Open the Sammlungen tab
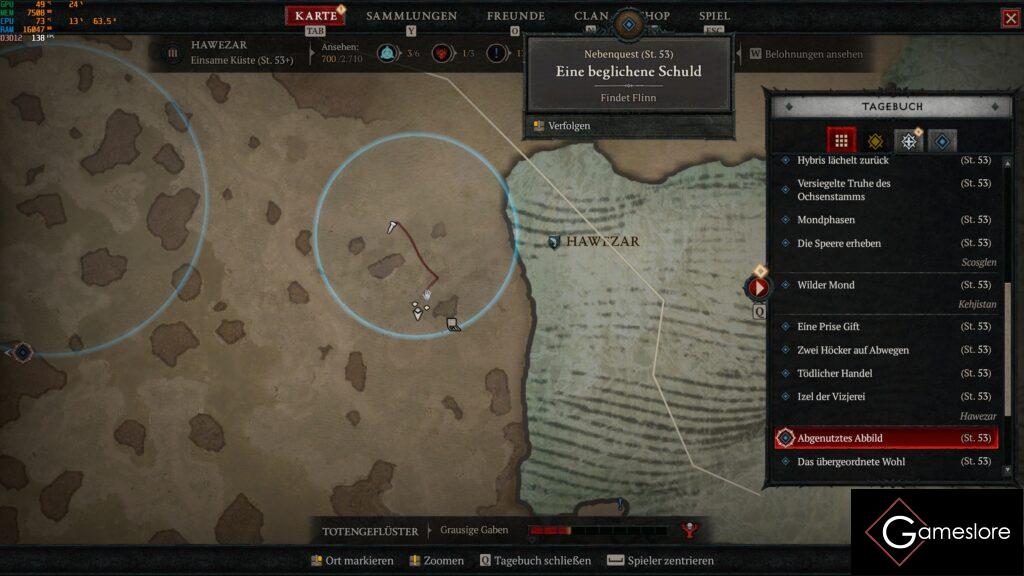Screen dimensions: 1024x576 click(411, 16)
